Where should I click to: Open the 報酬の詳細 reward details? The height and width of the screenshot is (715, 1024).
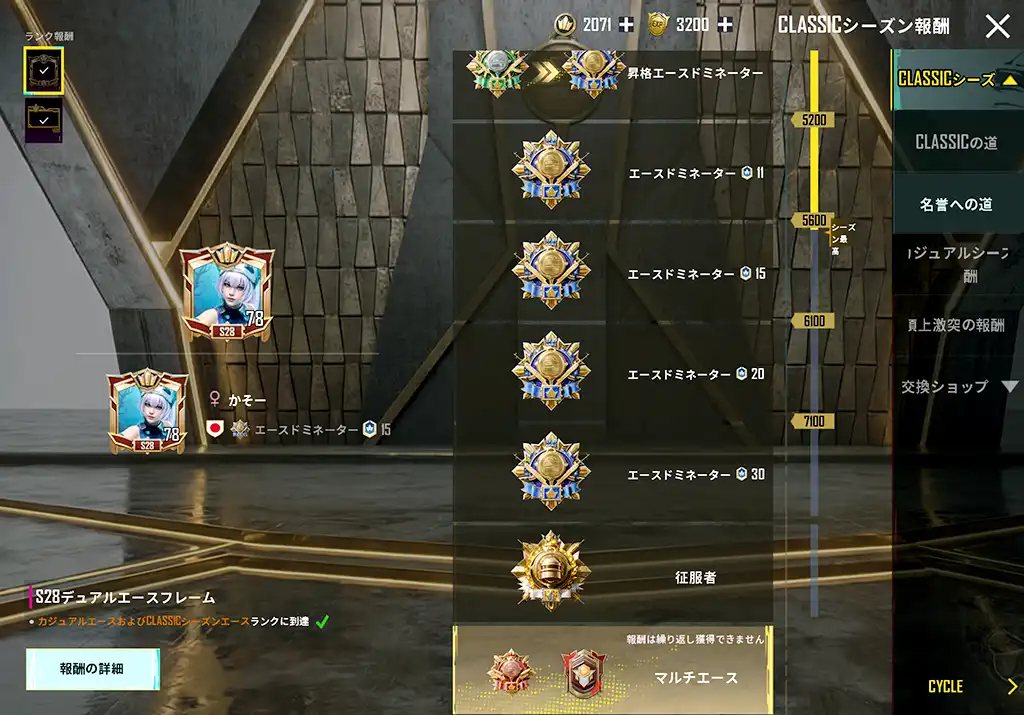click(92, 669)
